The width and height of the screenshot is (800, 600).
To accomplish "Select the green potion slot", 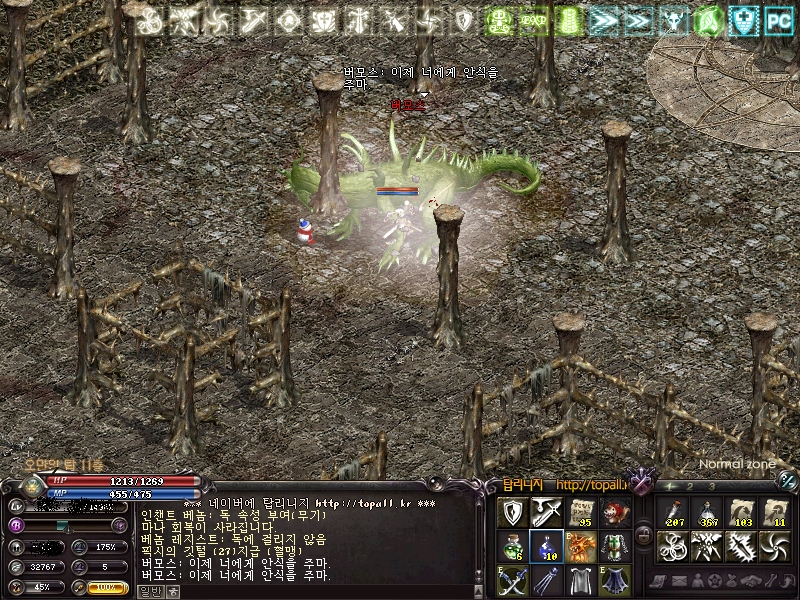I will pos(512,546).
